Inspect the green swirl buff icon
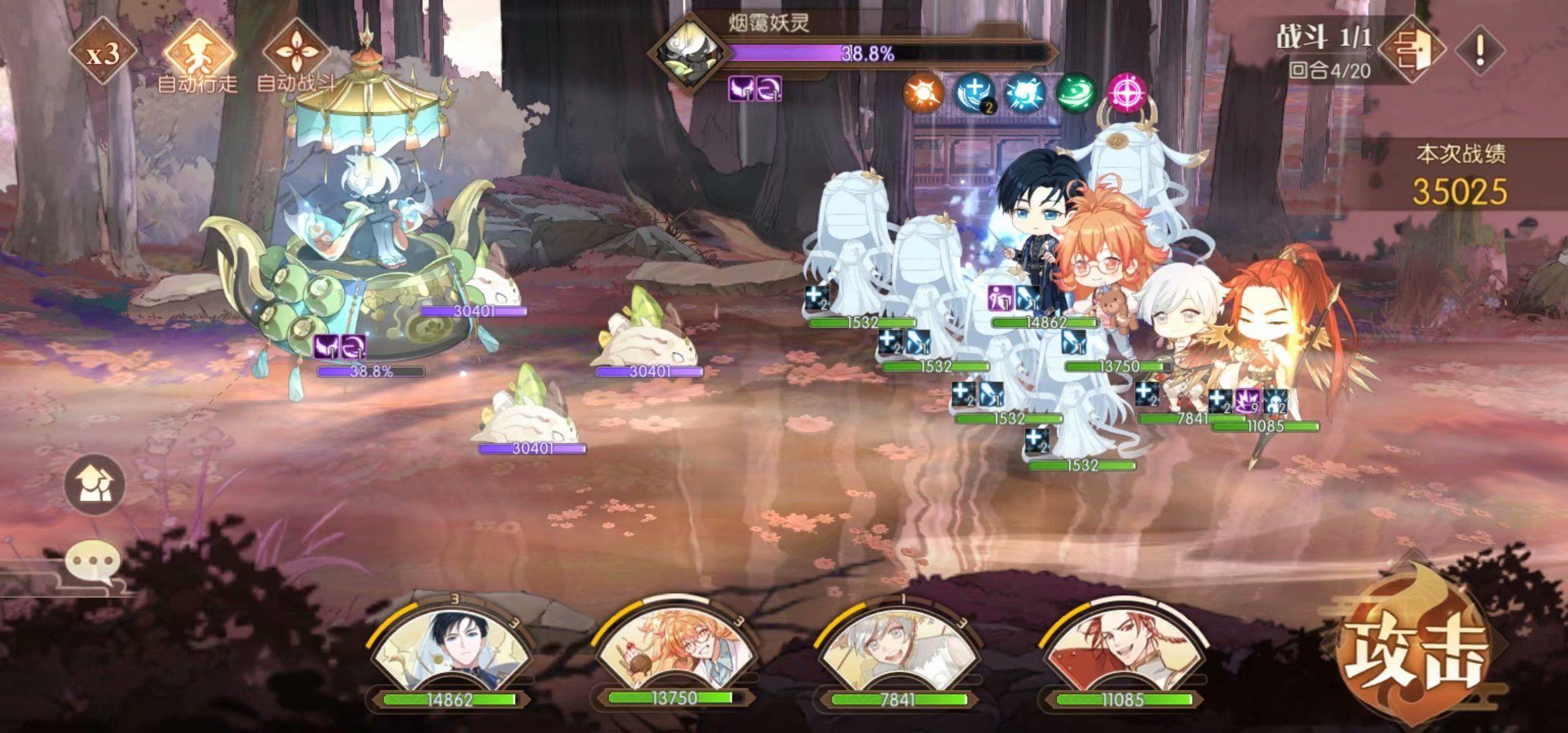Screen dimensions: 1568x733 1077,93
